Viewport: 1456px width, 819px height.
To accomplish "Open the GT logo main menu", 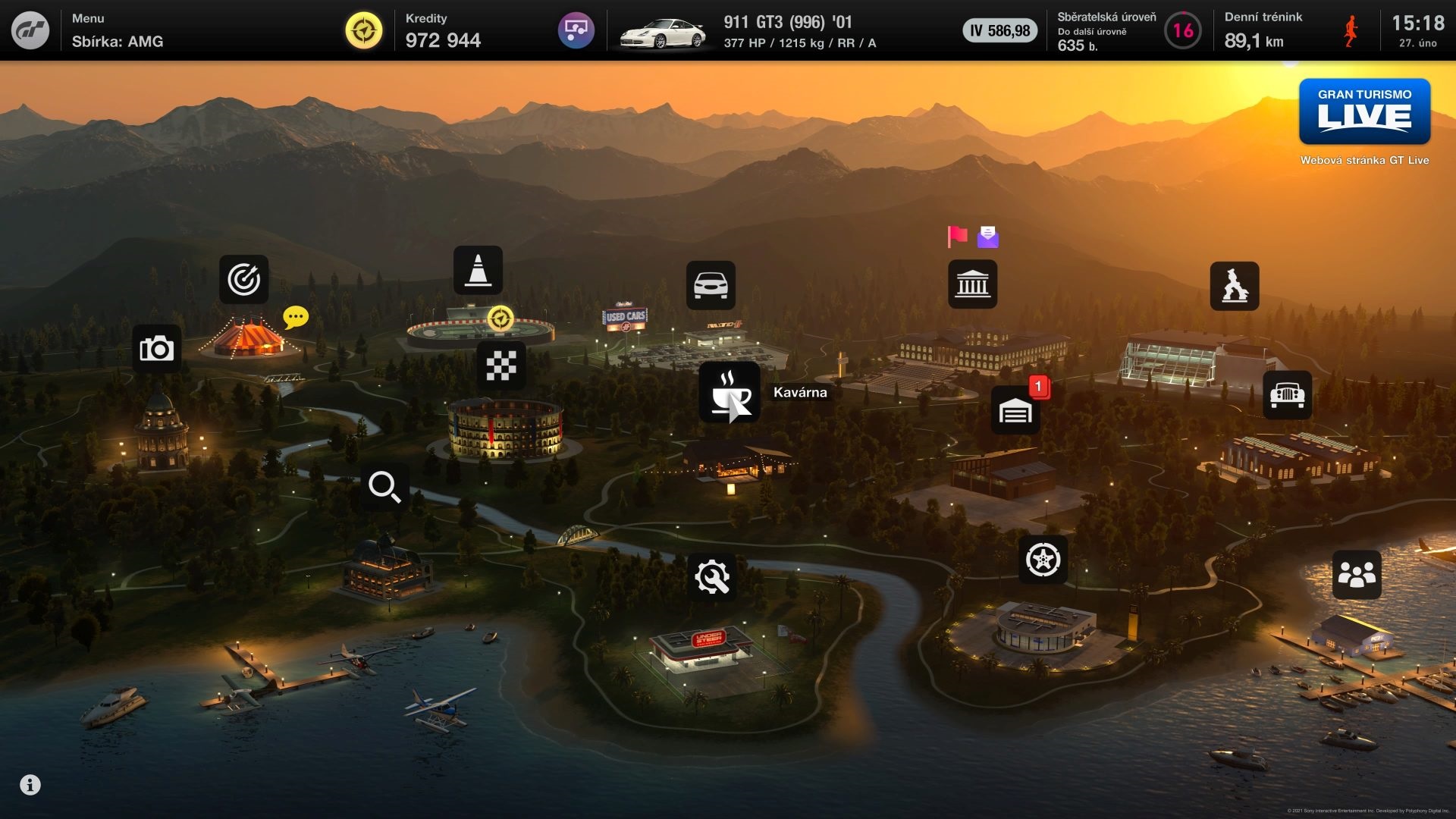I will point(30,30).
